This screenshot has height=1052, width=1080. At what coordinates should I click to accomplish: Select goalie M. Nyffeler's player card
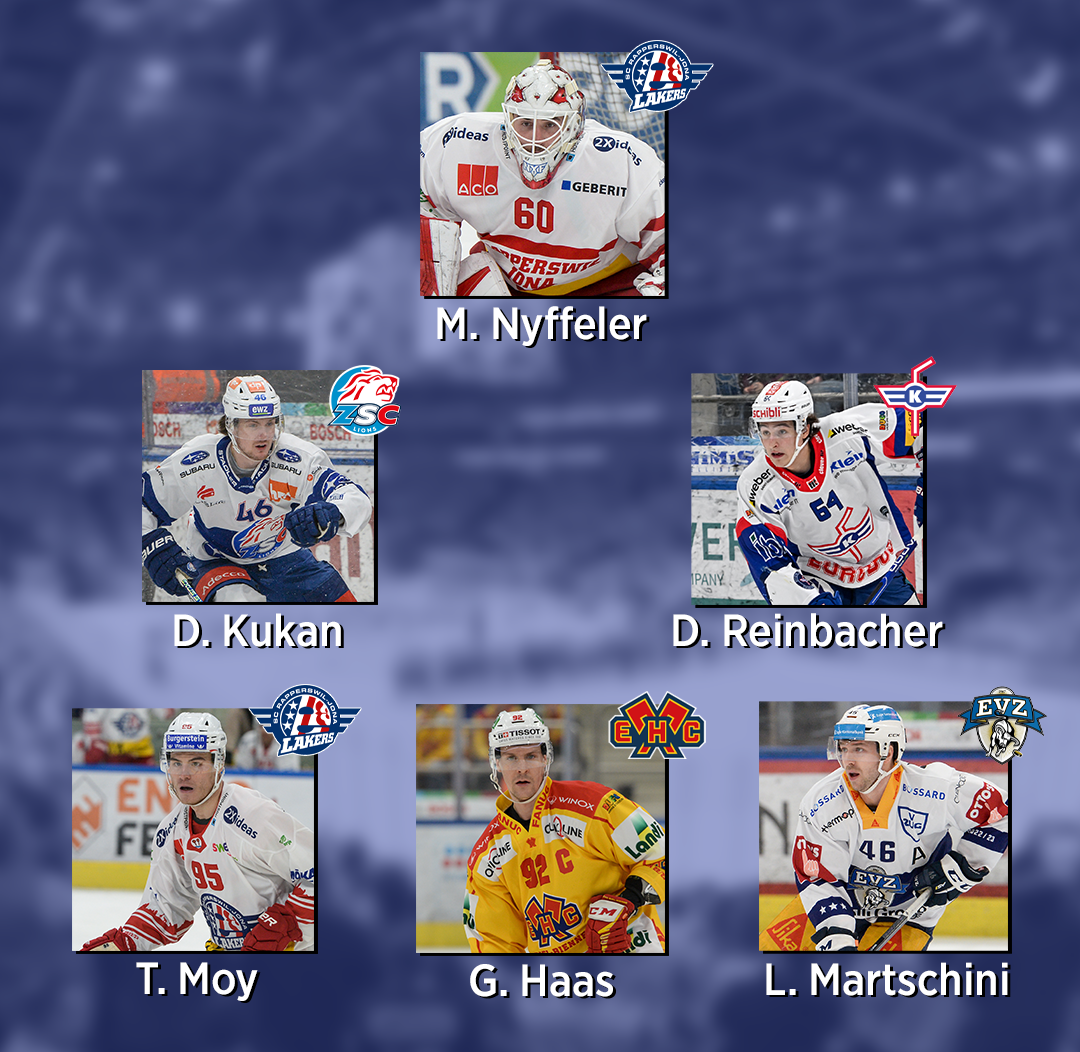tap(542, 175)
